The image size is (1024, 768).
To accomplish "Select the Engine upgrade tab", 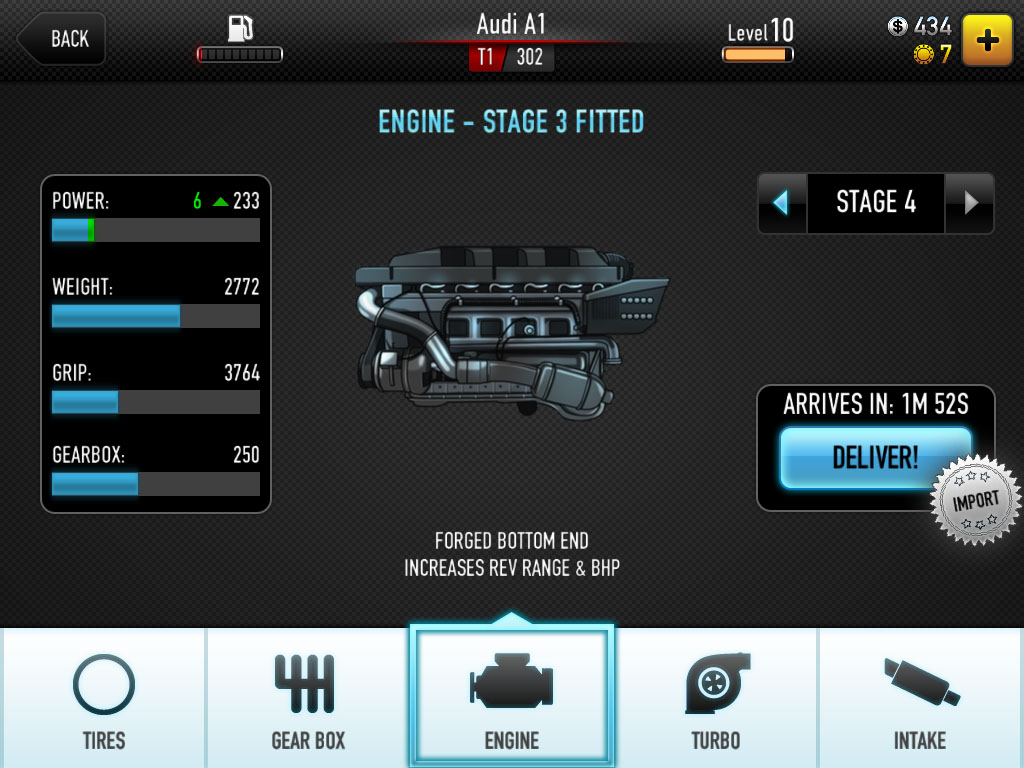I will pos(511,700).
